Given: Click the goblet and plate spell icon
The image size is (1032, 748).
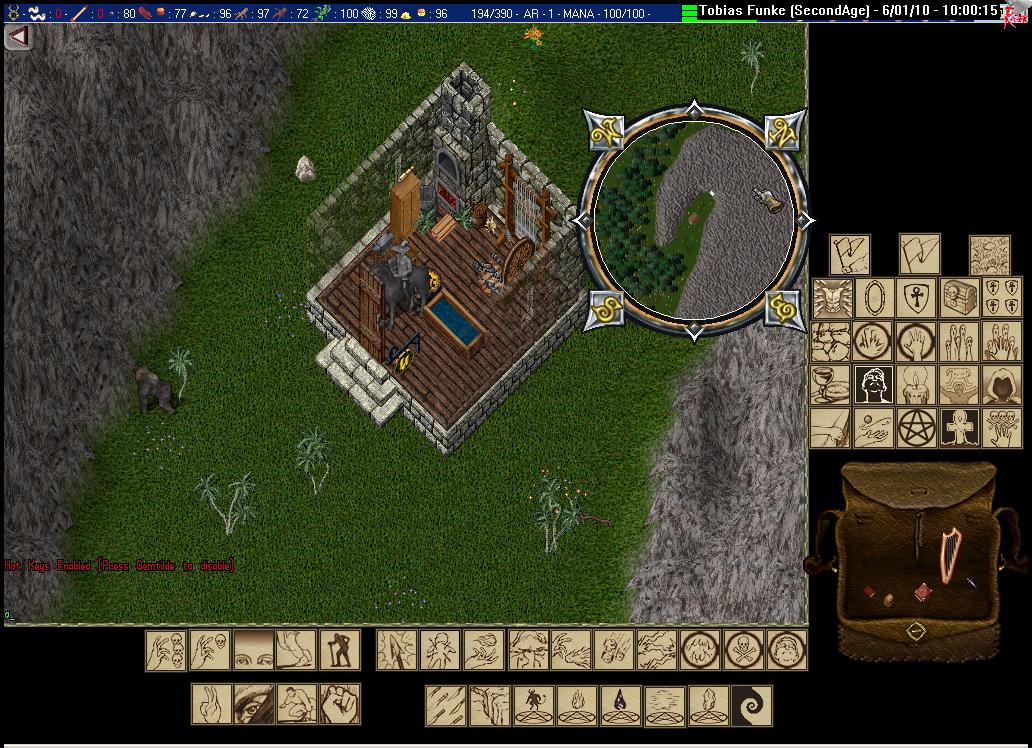Looking at the screenshot, I should pos(830,384).
